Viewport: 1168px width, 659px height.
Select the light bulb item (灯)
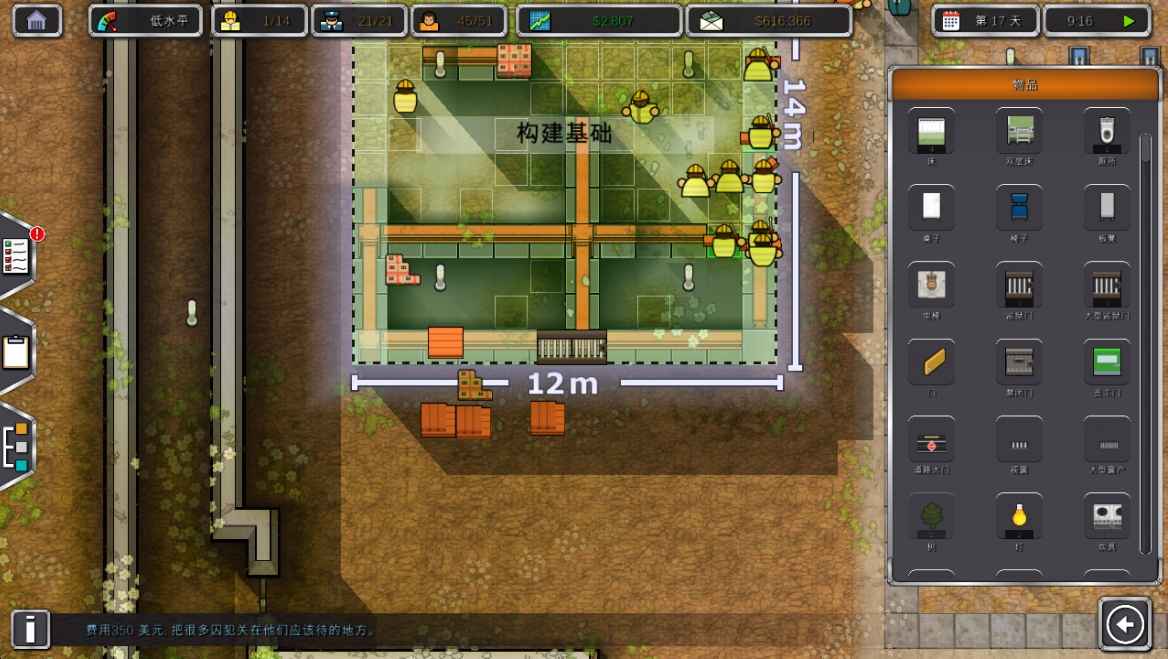(x=1019, y=517)
